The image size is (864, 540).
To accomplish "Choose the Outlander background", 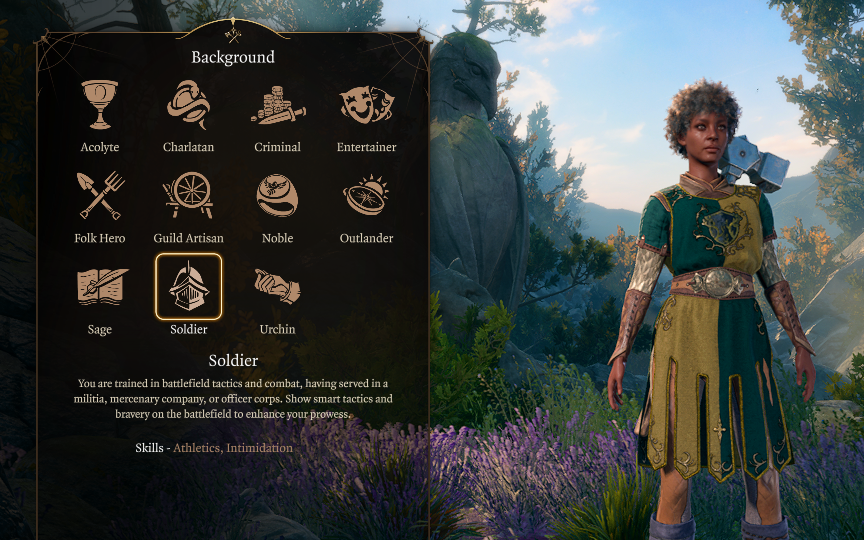I will click(x=366, y=196).
